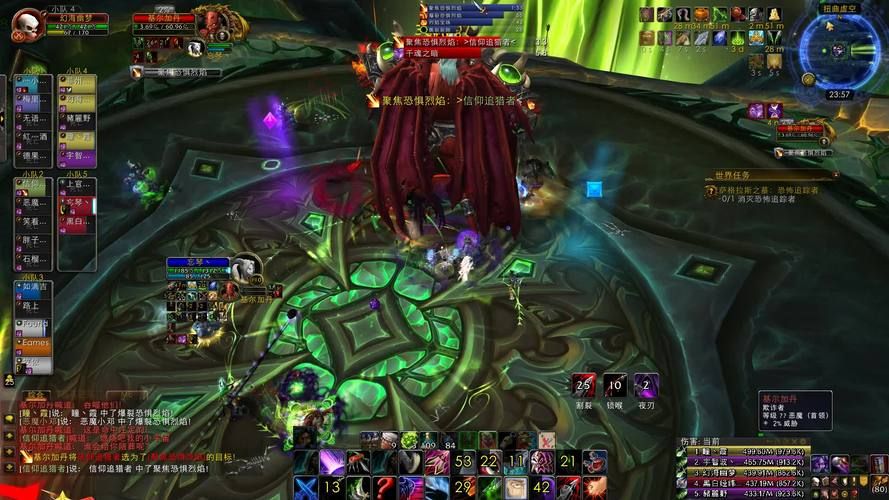Click the 夜刃 tracker icon
This screenshot has height=500, width=889.
click(x=646, y=387)
